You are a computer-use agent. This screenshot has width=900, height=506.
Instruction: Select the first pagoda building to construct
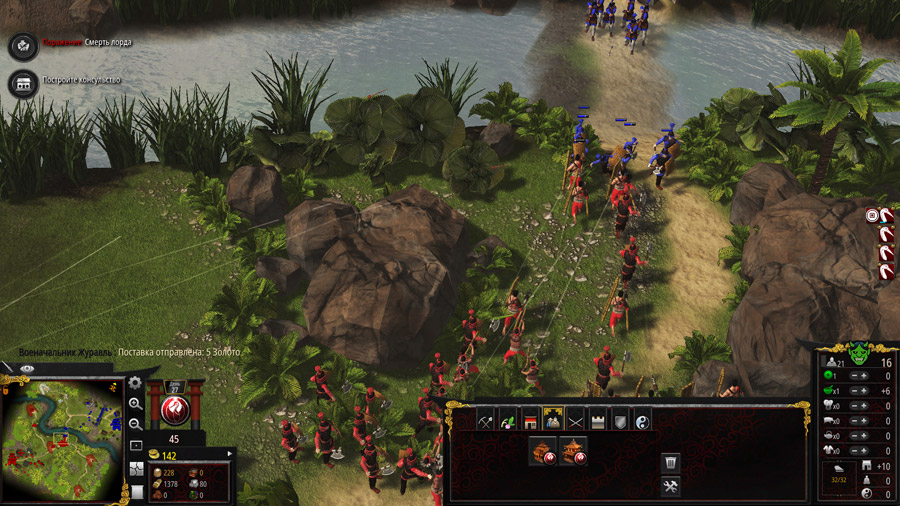[542, 450]
